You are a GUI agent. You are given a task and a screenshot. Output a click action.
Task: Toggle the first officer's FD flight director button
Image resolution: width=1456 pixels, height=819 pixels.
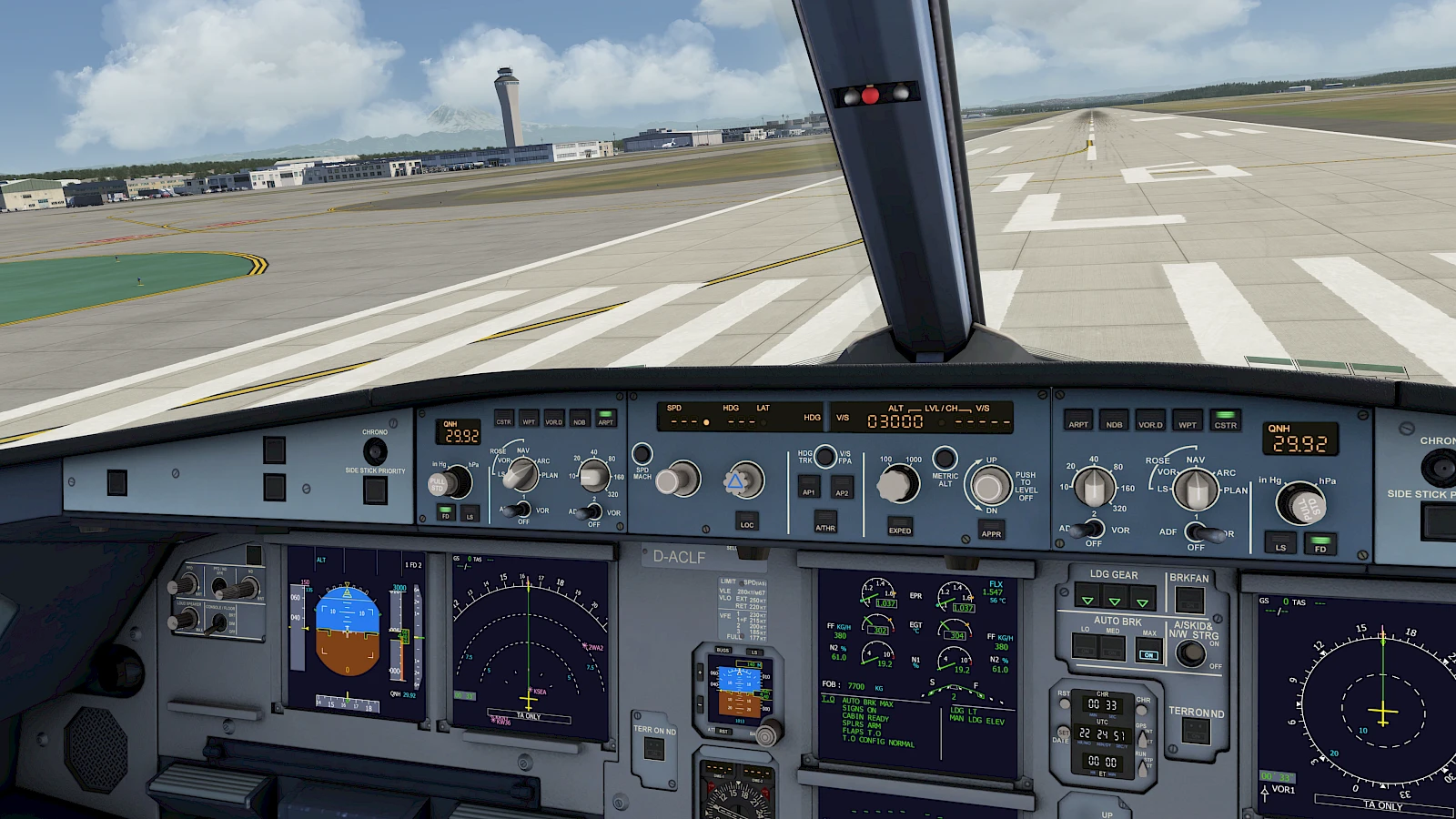[x=1319, y=544]
